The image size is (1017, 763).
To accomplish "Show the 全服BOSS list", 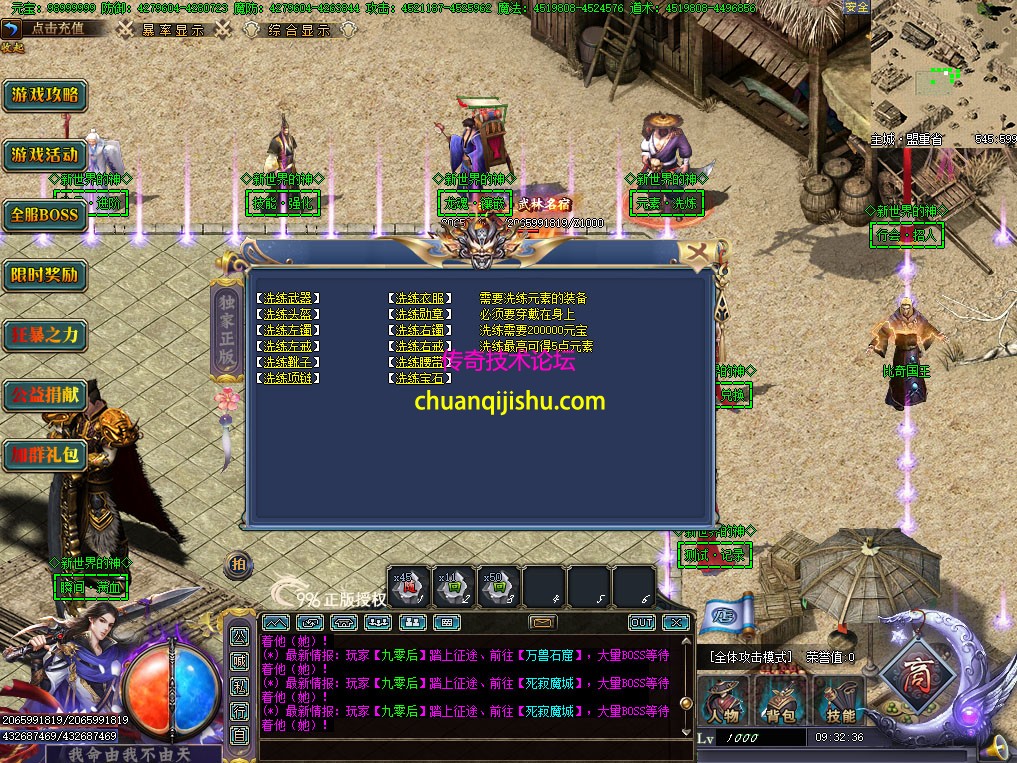I will point(45,214).
